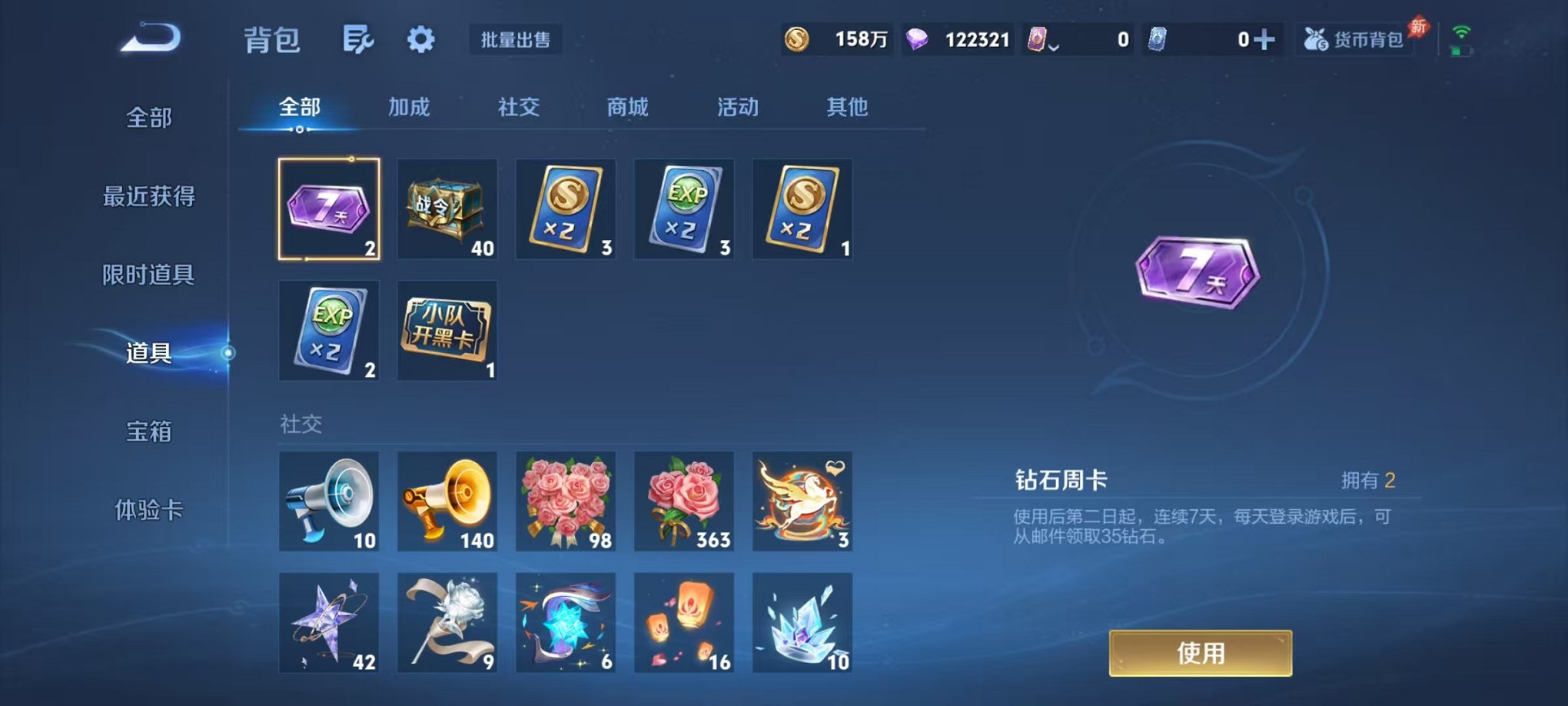Select the 战令 battle pass chest item
The width and height of the screenshot is (1568, 706).
[447, 209]
